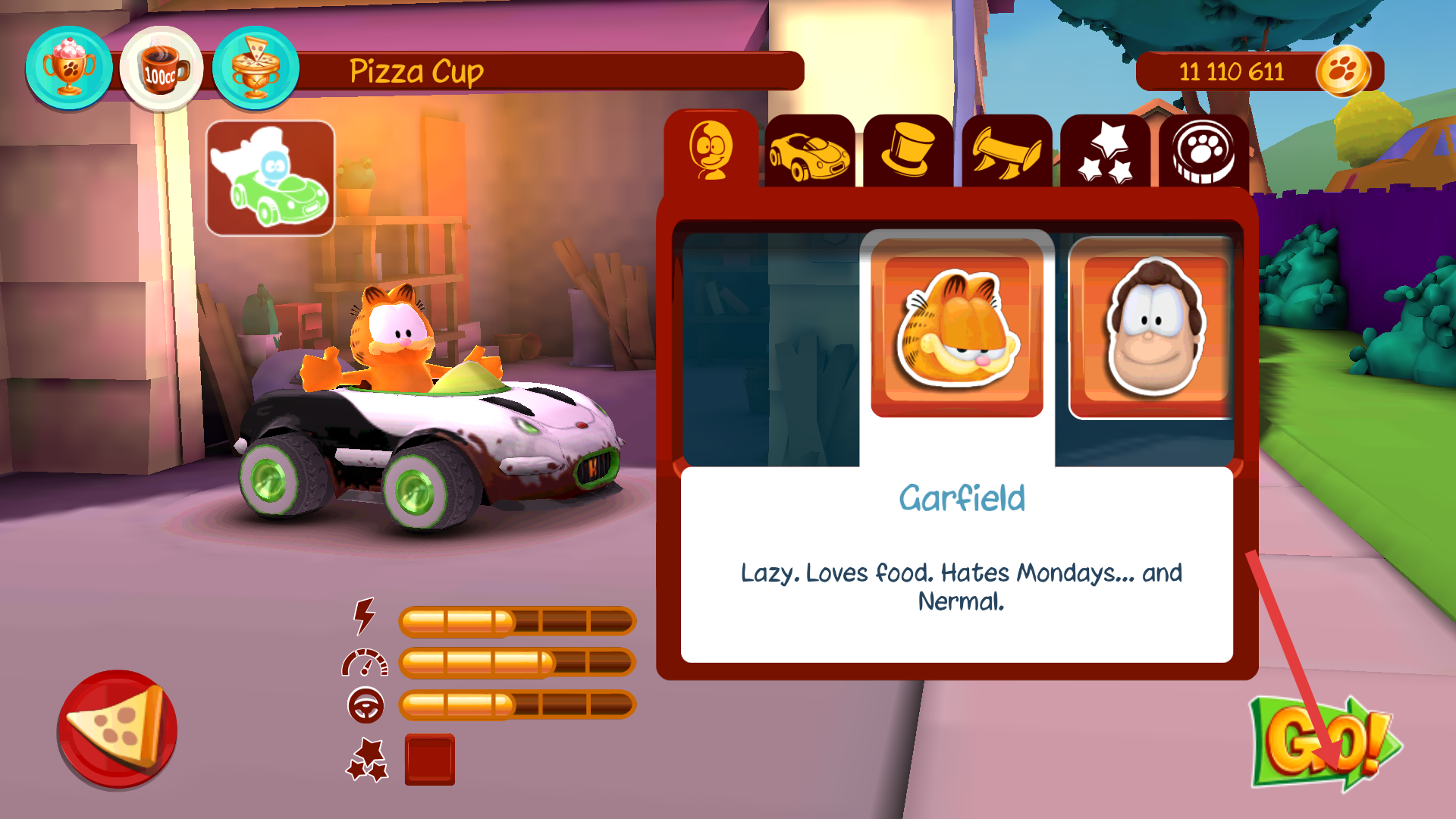The width and height of the screenshot is (1456, 819).
Task: Select the empty red boost slot
Action: pyautogui.click(x=430, y=759)
